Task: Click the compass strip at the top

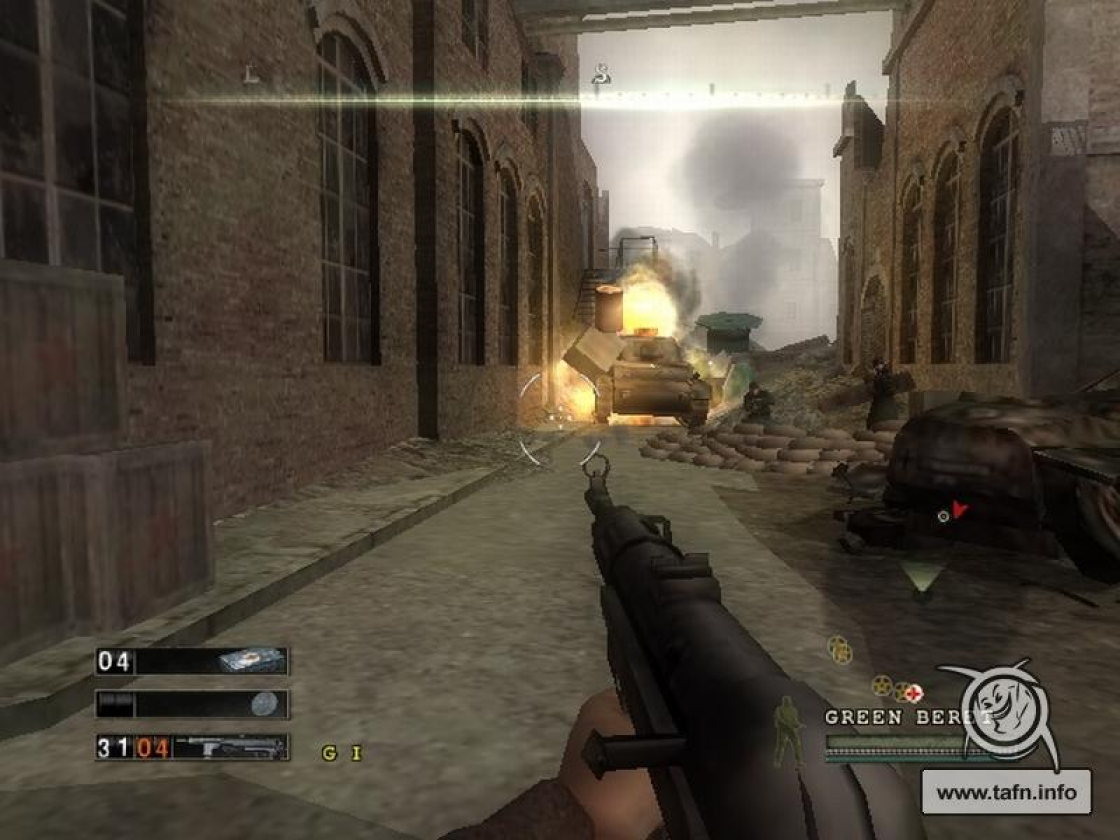Action: [x=600, y=97]
